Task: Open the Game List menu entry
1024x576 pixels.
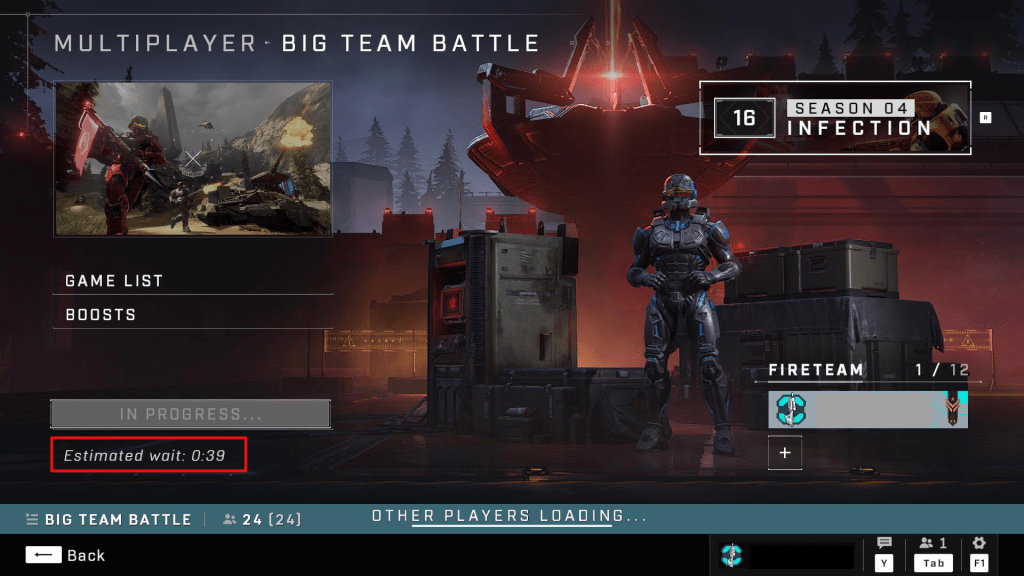Action: point(192,281)
